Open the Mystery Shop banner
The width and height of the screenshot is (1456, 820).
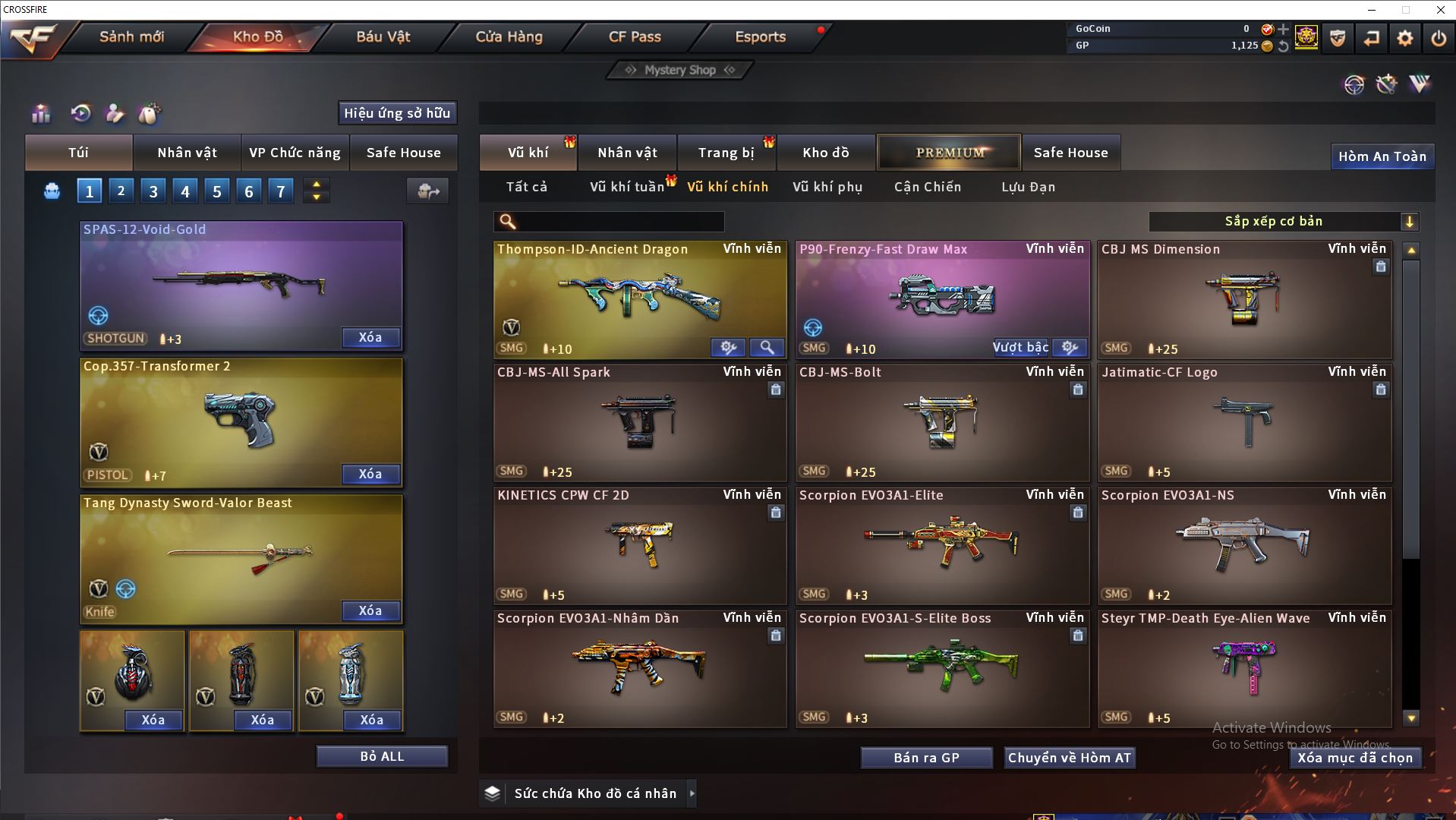(x=680, y=70)
